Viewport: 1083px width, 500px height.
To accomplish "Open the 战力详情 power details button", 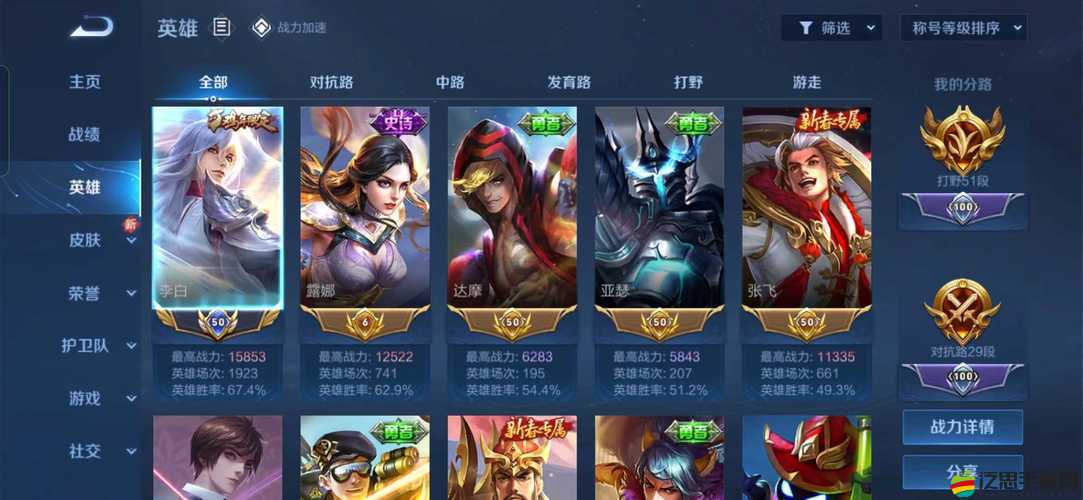I will pos(962,427).
